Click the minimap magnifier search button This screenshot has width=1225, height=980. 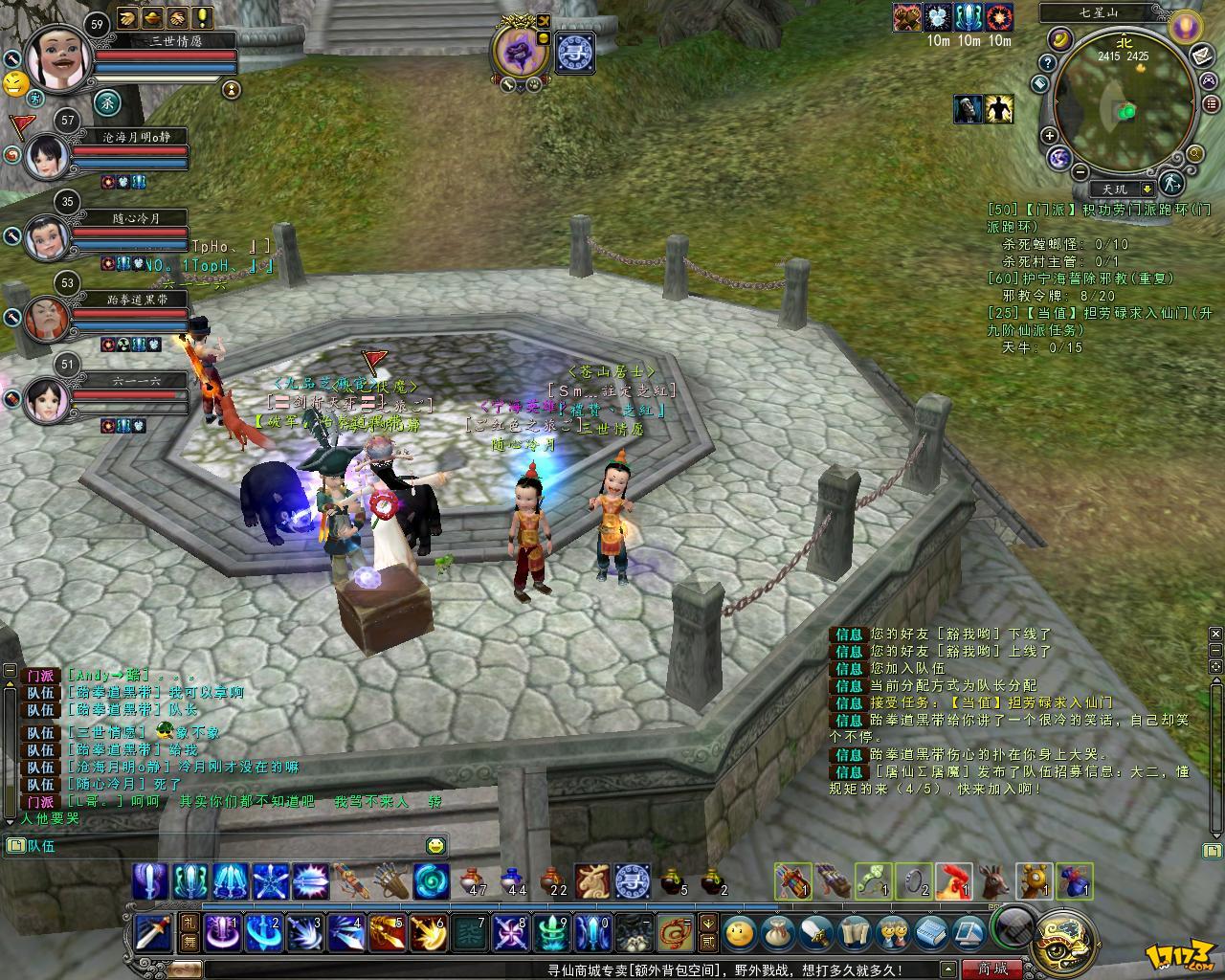[x=1194, y=153]
